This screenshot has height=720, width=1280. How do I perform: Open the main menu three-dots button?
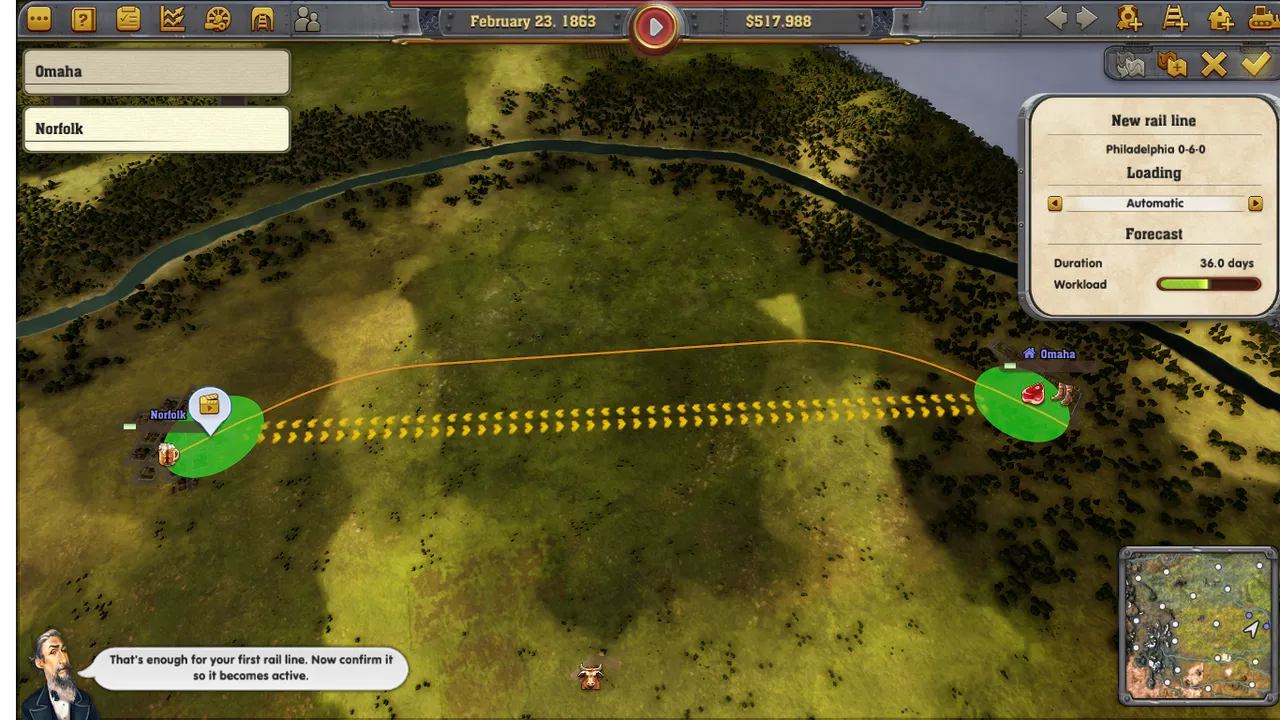point(39,19)
